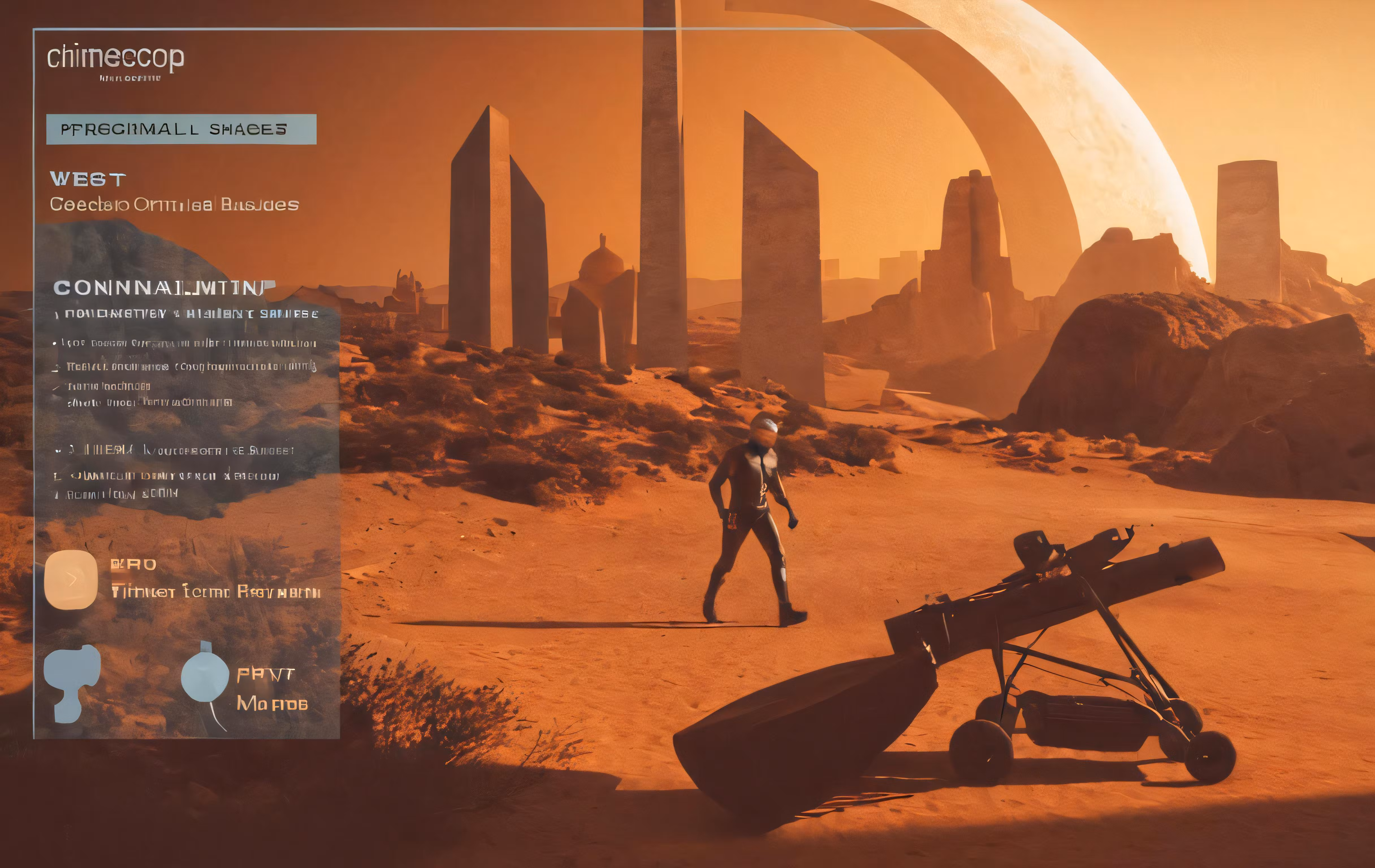This screenshot has width=1375, height=868.
Task: Click the orange rounded arrow button
Action: pos(71,579)
